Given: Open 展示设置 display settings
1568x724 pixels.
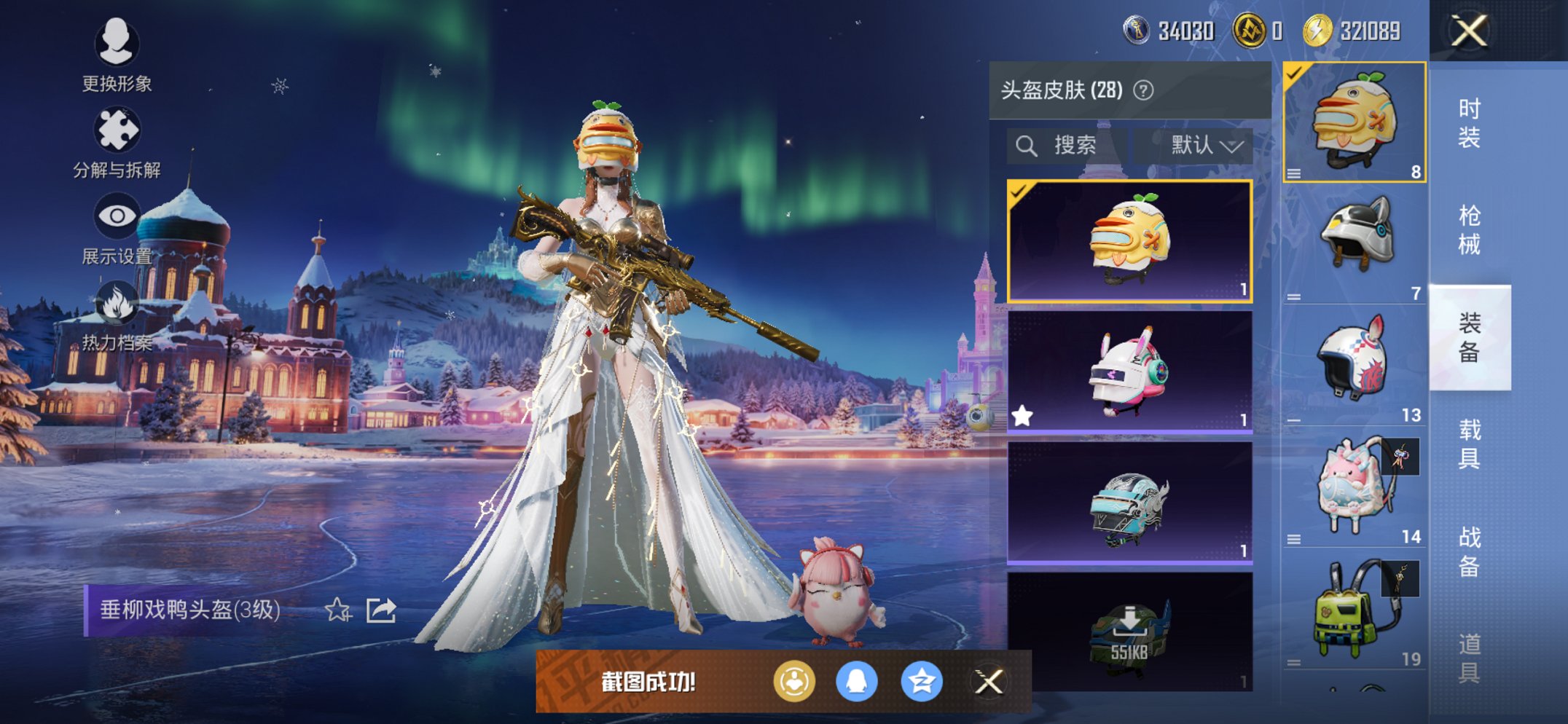Looking at the screenshot, I should (x=117, y=229).
